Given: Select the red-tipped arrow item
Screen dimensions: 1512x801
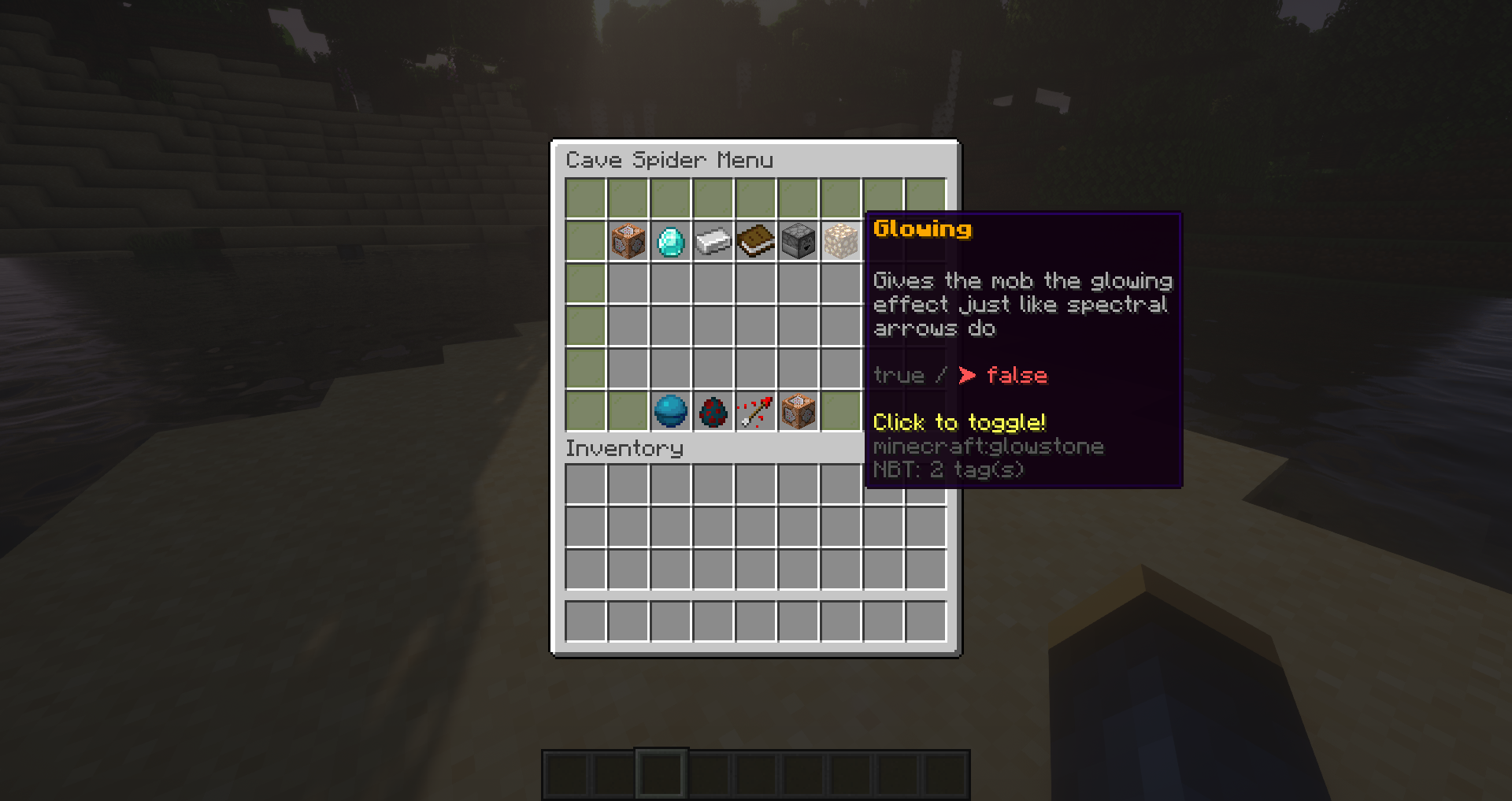Looking at the screenshot, I should [x=756, y=411].
